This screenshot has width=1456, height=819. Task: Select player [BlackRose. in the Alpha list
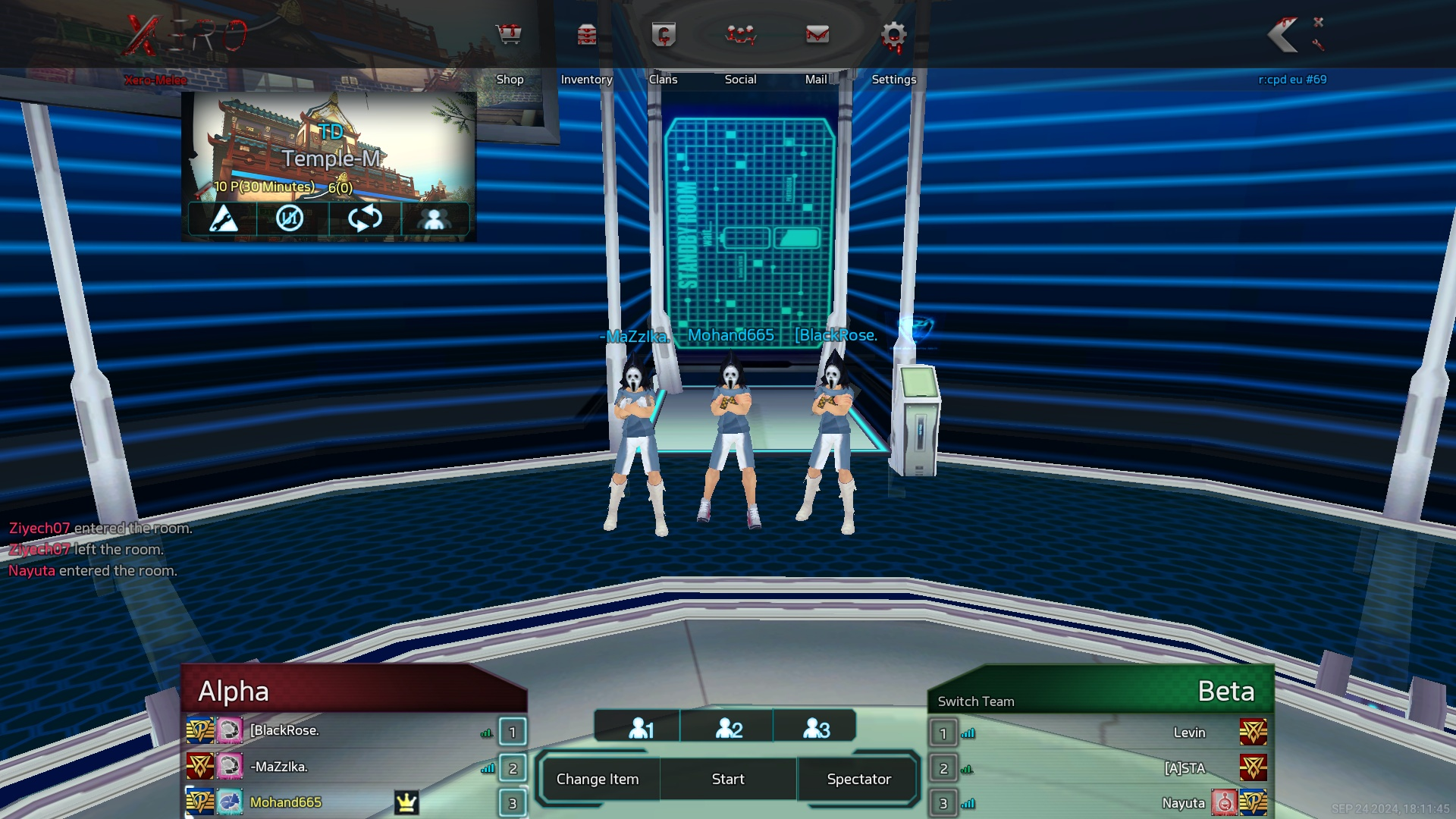point(284,730)
